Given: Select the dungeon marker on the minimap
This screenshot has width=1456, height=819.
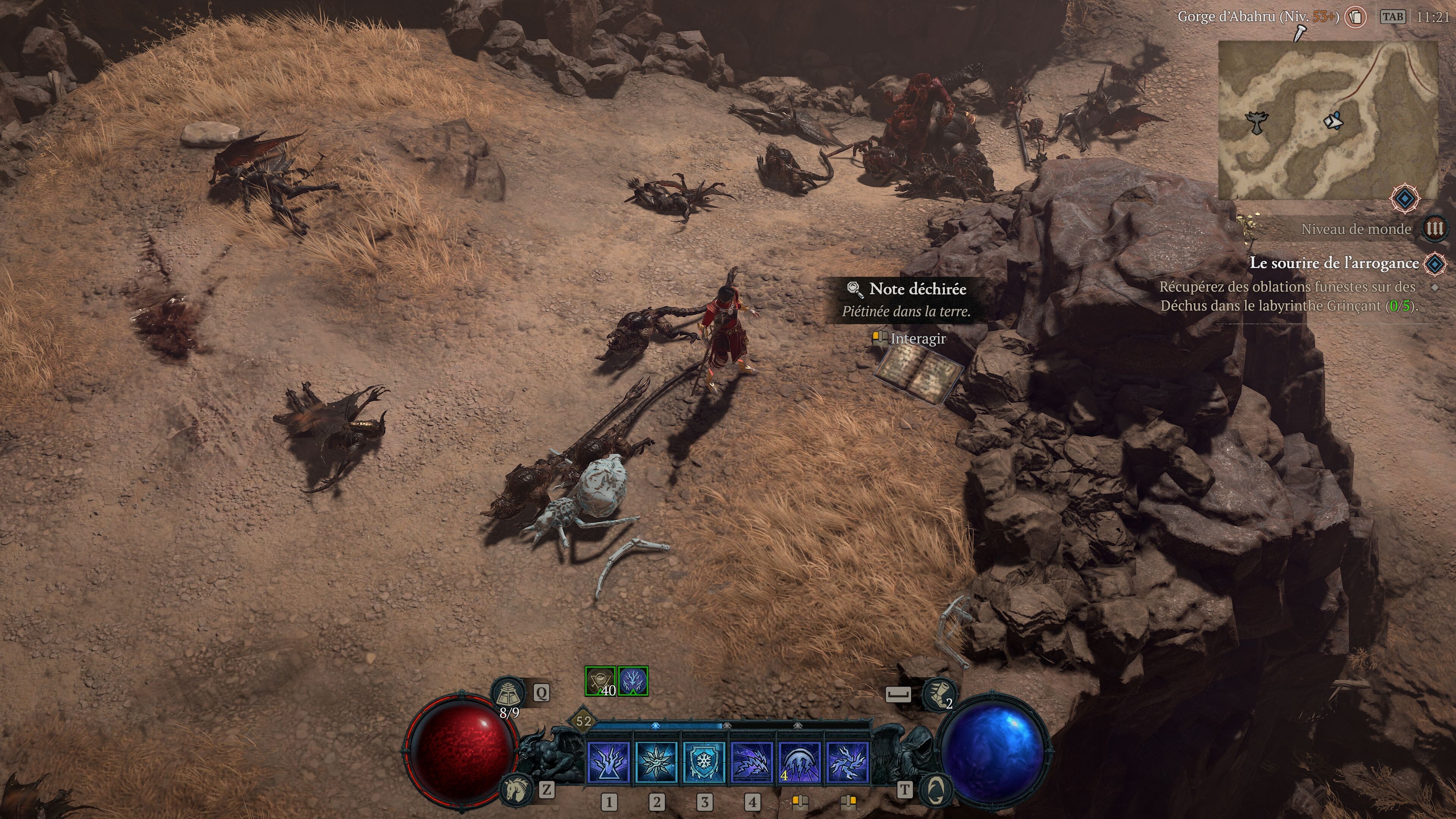Looking at the screenshot, I should click(x=1257, y=121).
